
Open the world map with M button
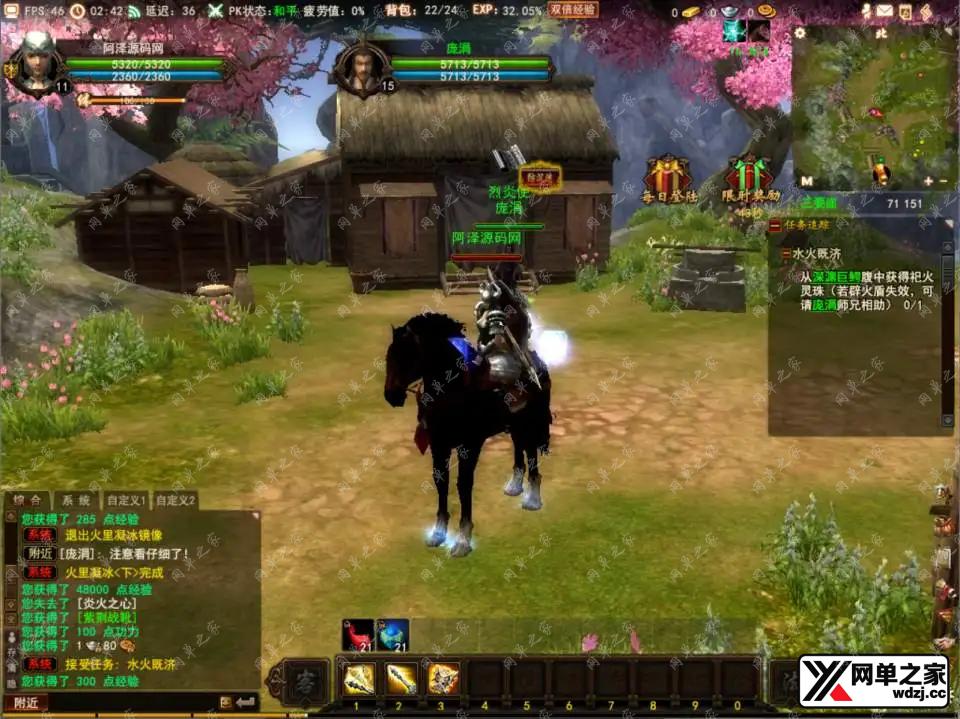click(x=806, y=181)
